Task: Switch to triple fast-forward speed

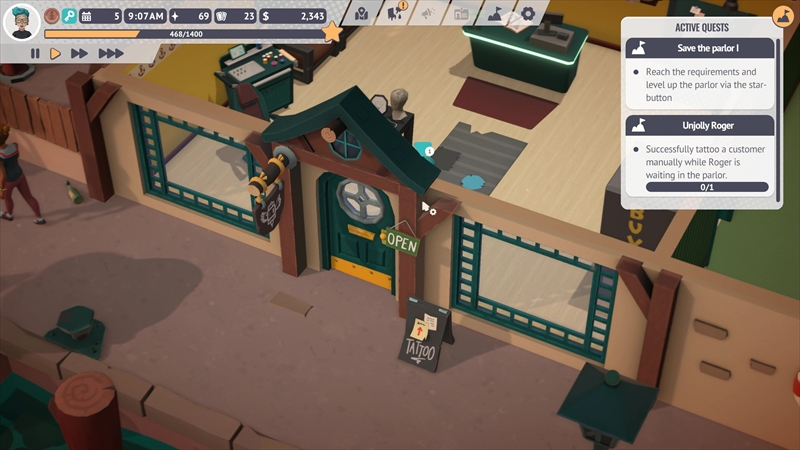Action: (x=110, y=53)
